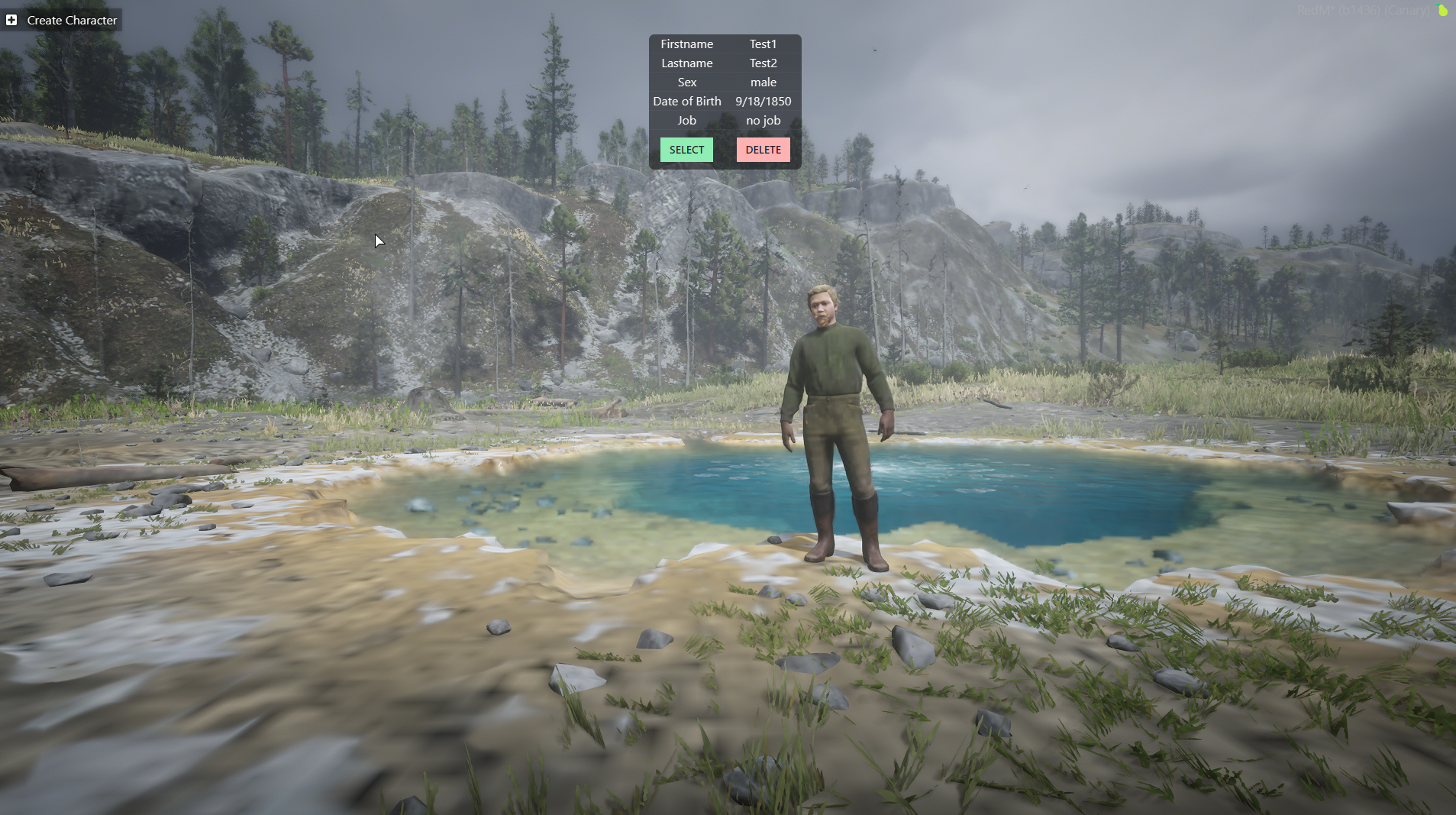Select the character card header area

point(725,44)
